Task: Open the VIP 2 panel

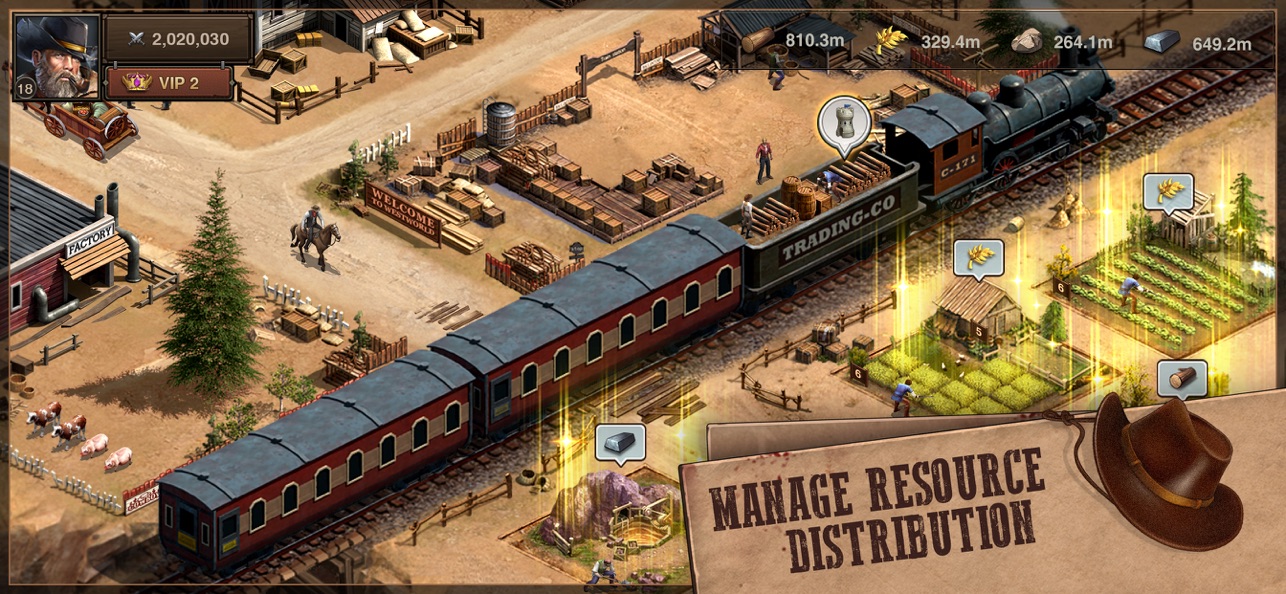Action: coord(169,83)
